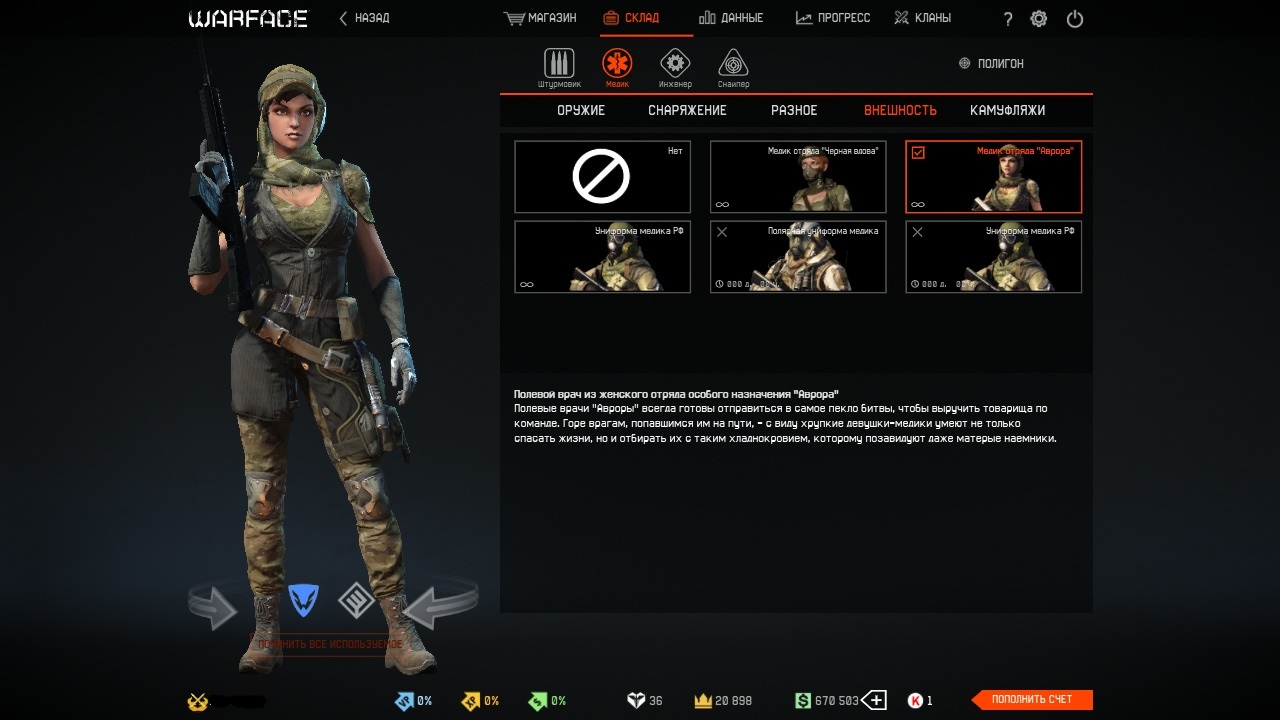1280x720 pixels.
Task: Select the Инженер class icon
Action: click(675, 66)
